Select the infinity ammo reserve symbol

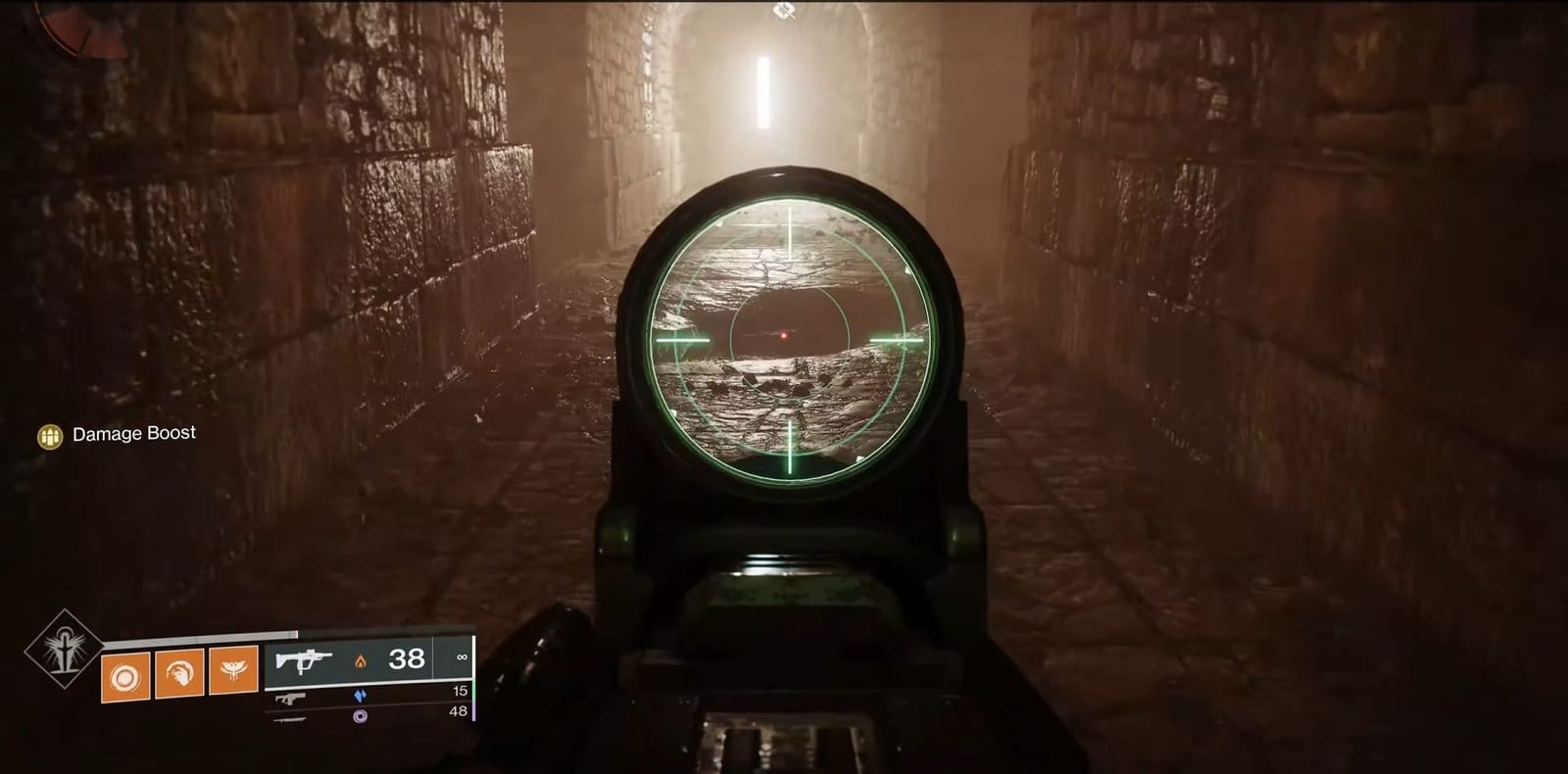pyautogui.click(x=462, y=656)
